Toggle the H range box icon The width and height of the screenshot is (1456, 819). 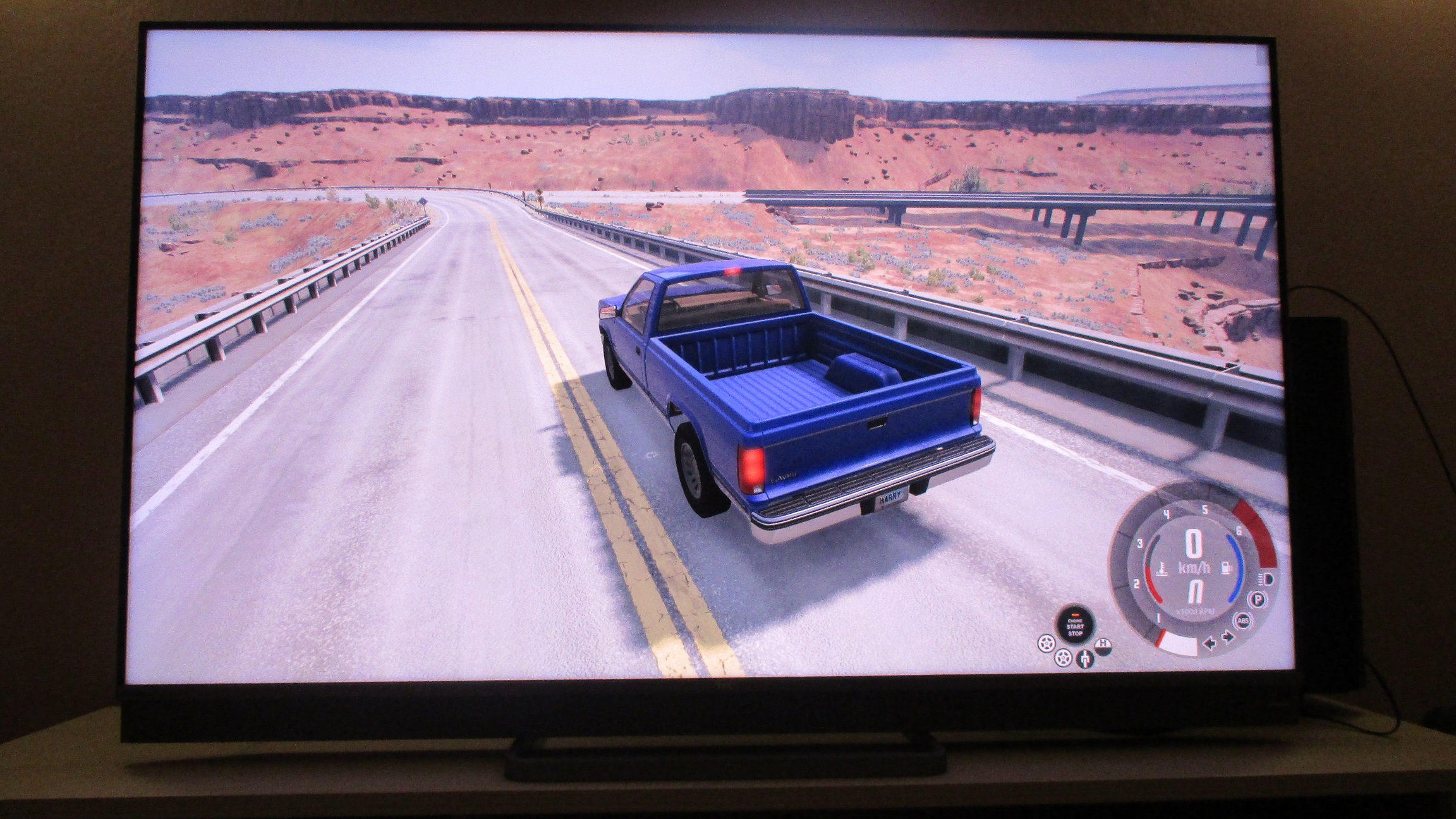[1103, 646]
